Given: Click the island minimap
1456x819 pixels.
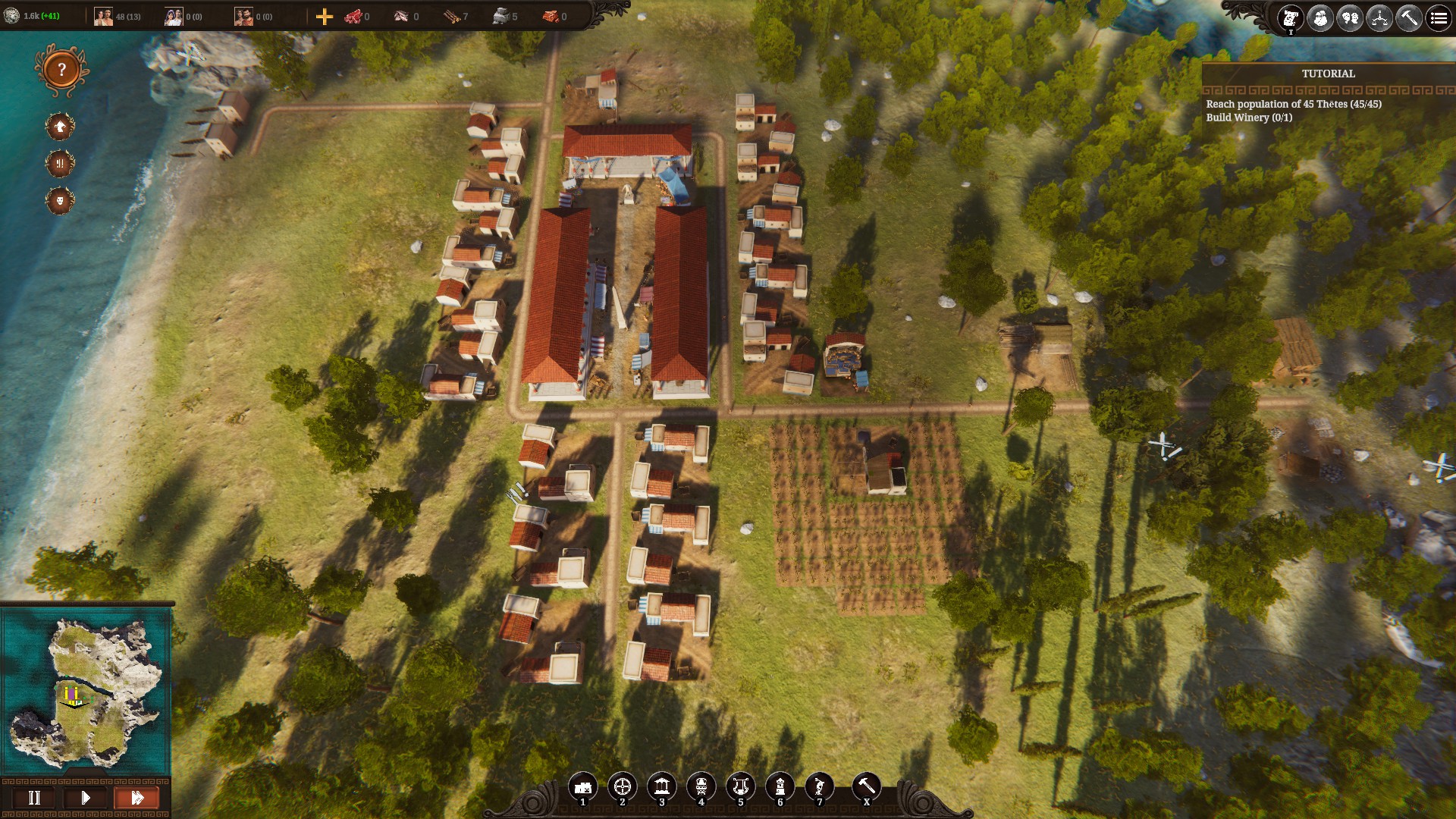Looking at the screenshot, I should coord(86,690).
